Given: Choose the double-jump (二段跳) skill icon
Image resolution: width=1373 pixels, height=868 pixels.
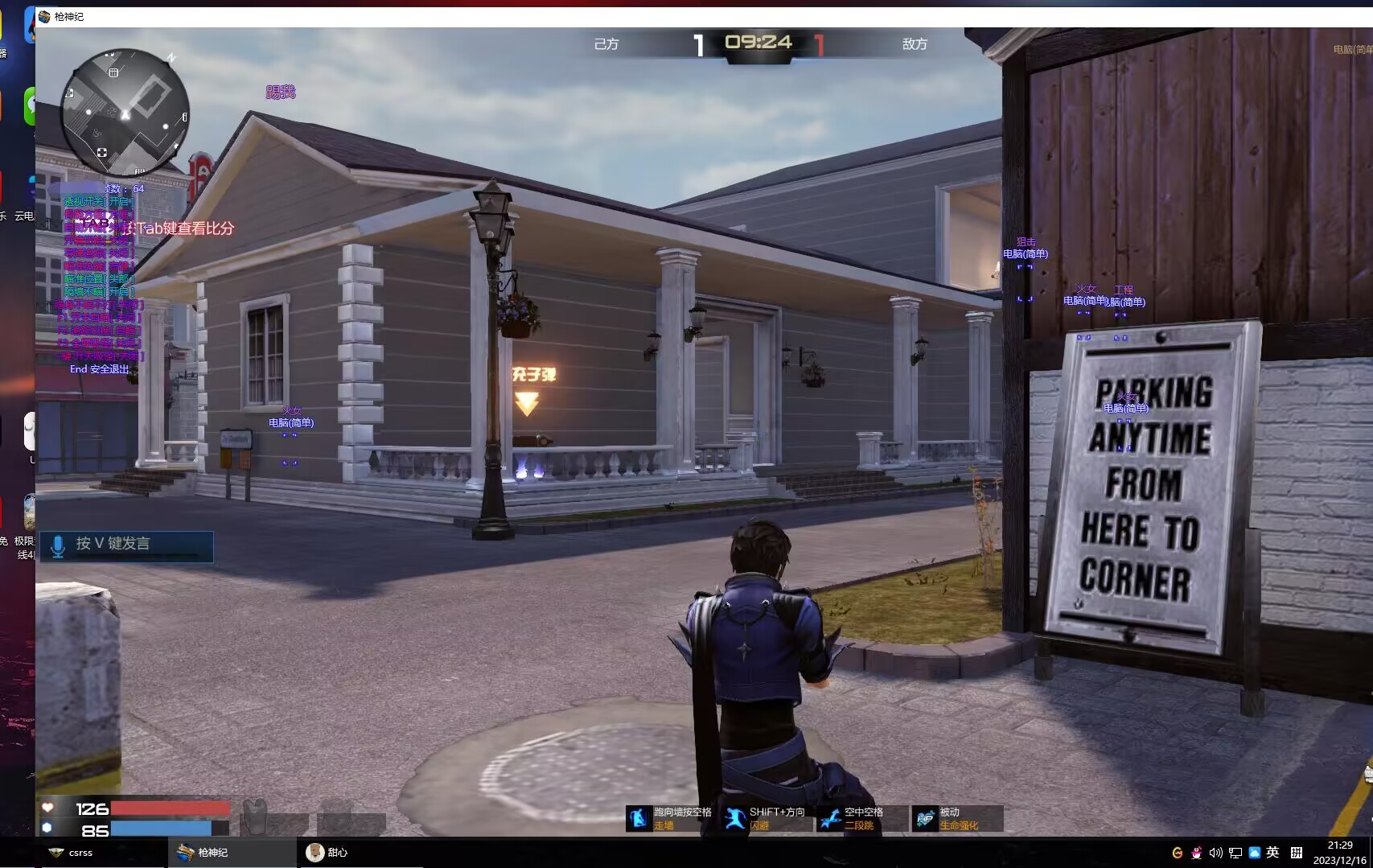Looking at the screenshot, I should (x=830, y=818).
